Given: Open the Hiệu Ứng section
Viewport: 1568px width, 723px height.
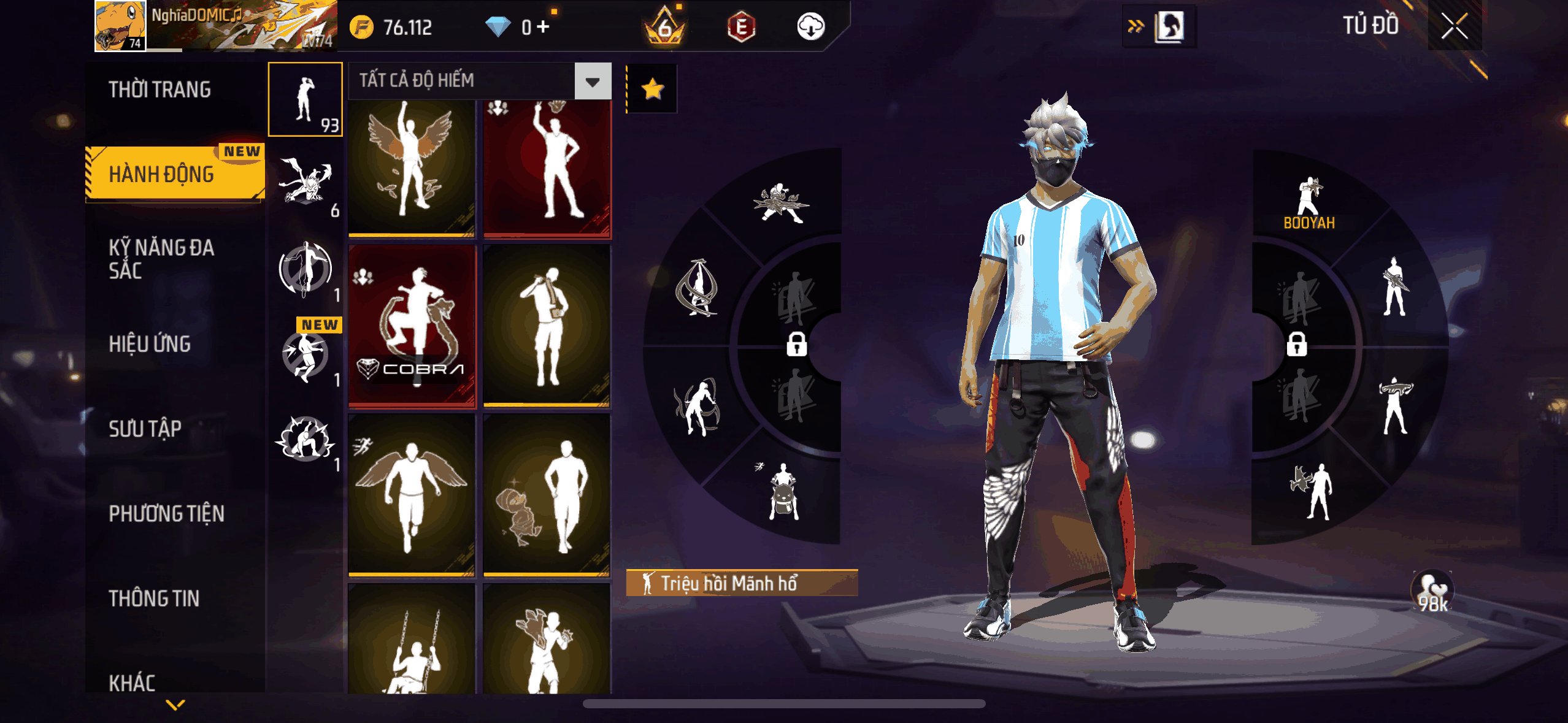Looking at the screenshot, I should coord(150,344).
